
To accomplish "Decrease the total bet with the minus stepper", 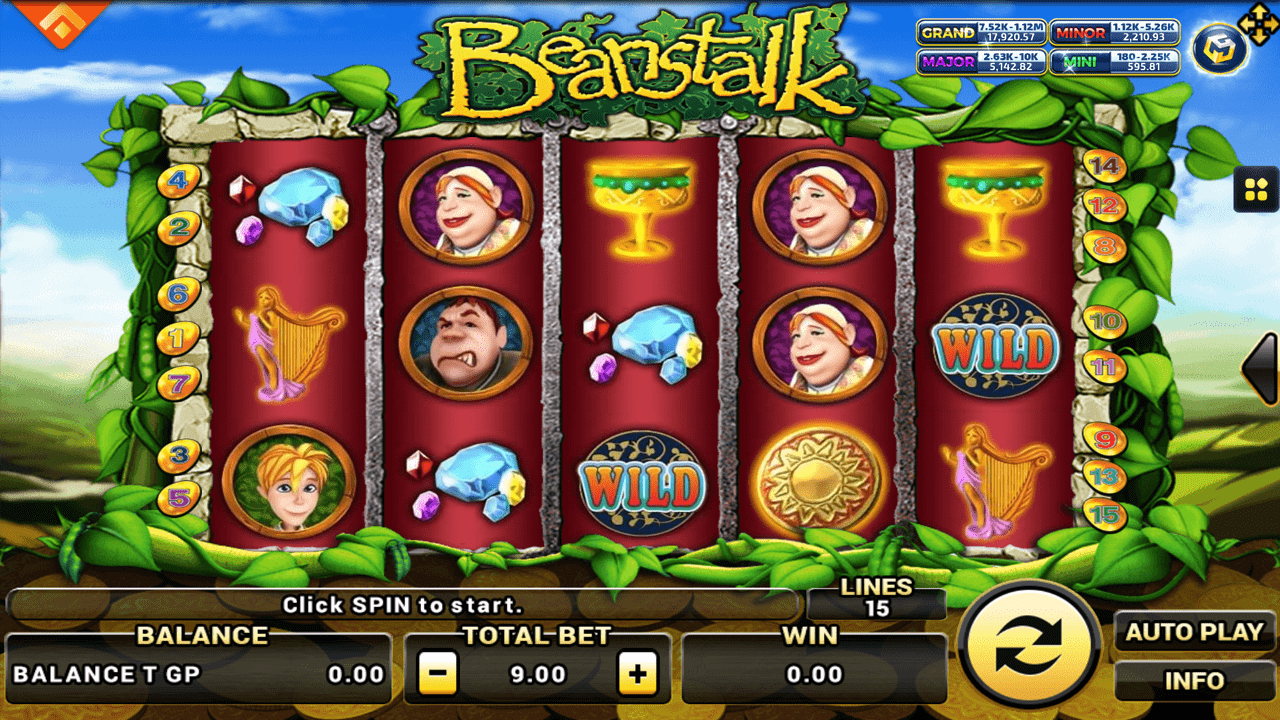I will 437,672.
